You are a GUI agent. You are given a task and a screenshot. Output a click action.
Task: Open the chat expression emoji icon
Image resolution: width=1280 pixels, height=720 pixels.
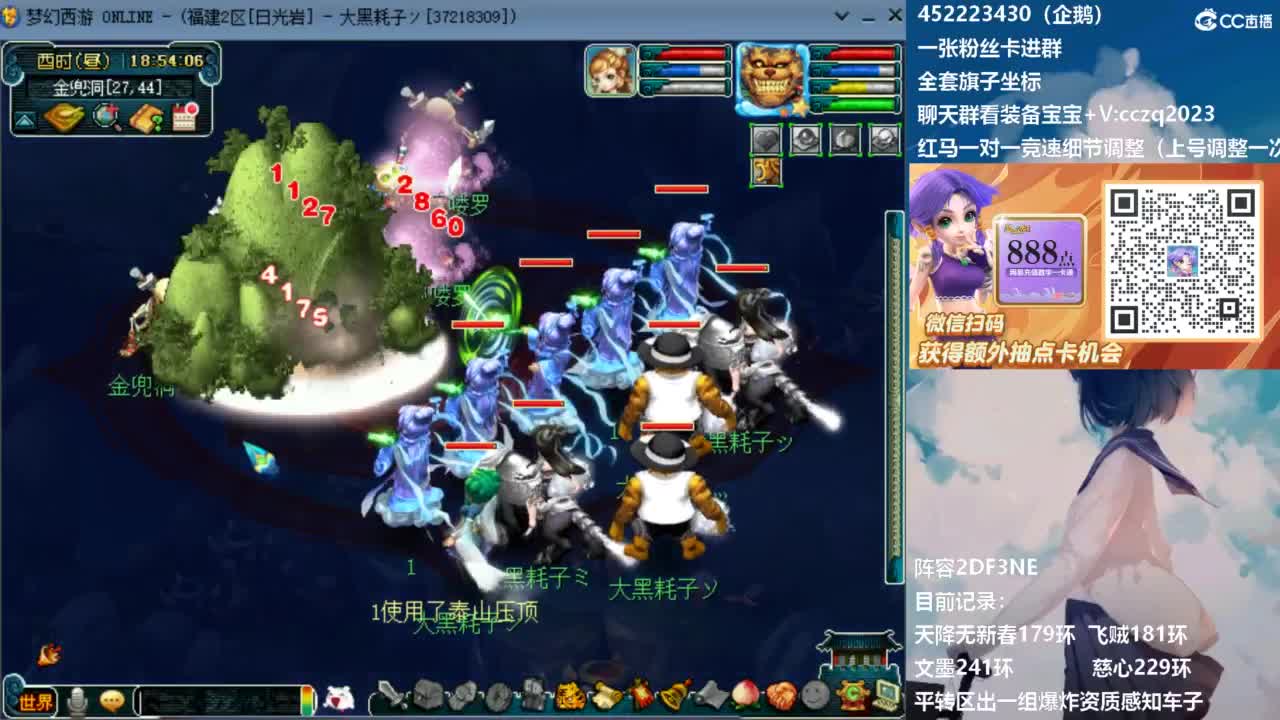[x=112, y=701]
